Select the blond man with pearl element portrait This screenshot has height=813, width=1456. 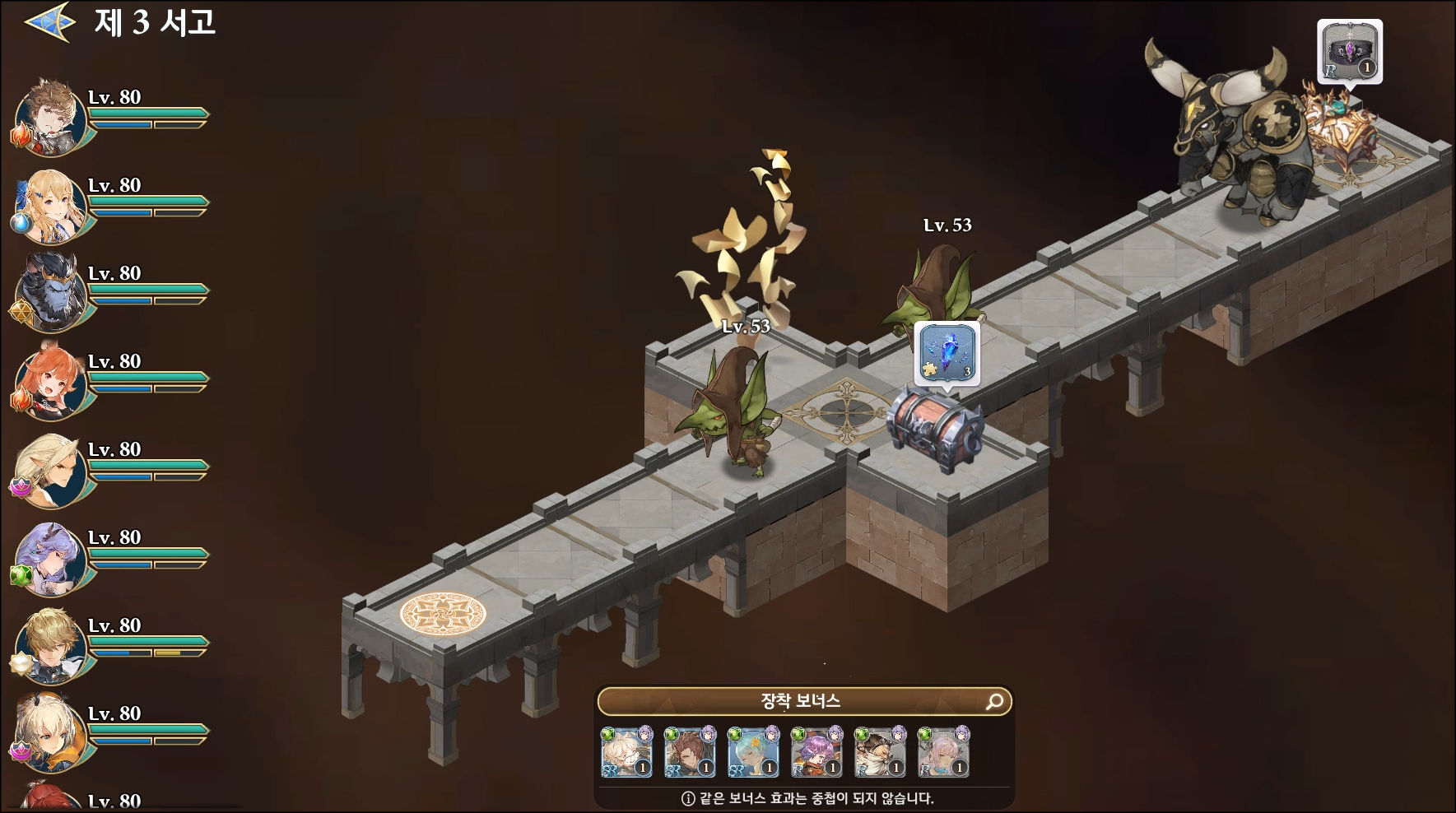pos(51,645)
